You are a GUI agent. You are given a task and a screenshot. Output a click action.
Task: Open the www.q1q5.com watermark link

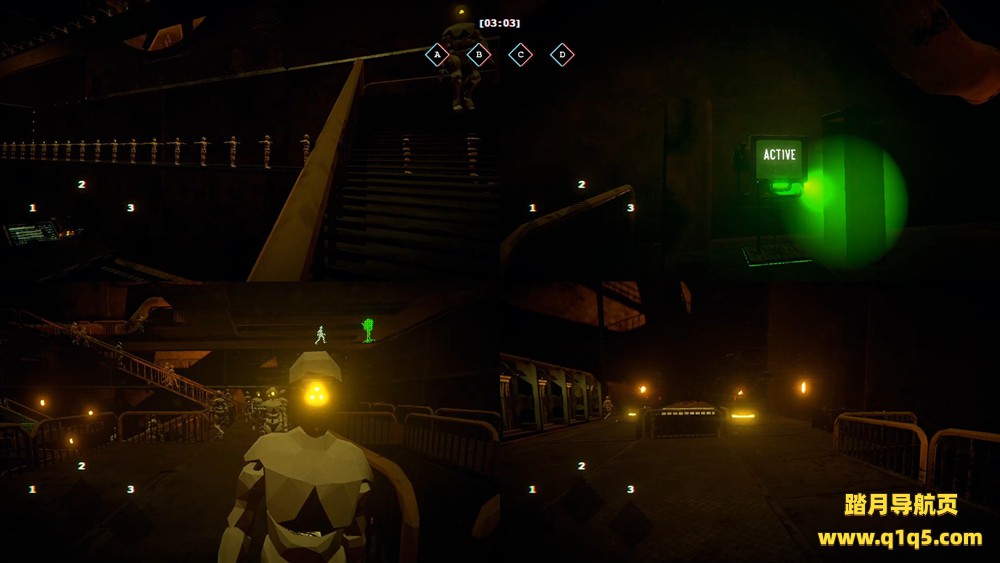click(x=900, y=538)
